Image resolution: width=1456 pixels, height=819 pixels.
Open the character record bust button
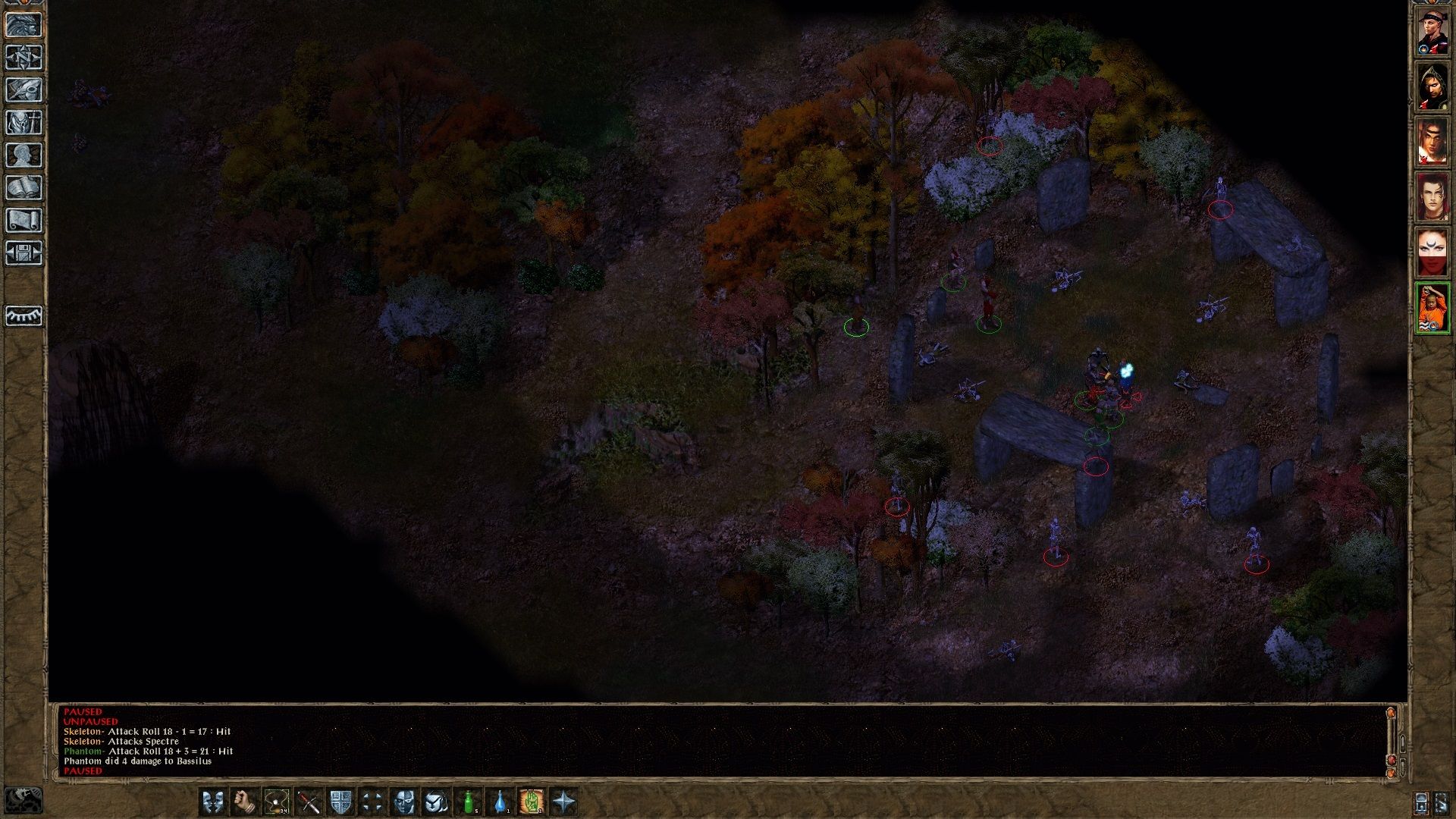[x=24, y=155]
